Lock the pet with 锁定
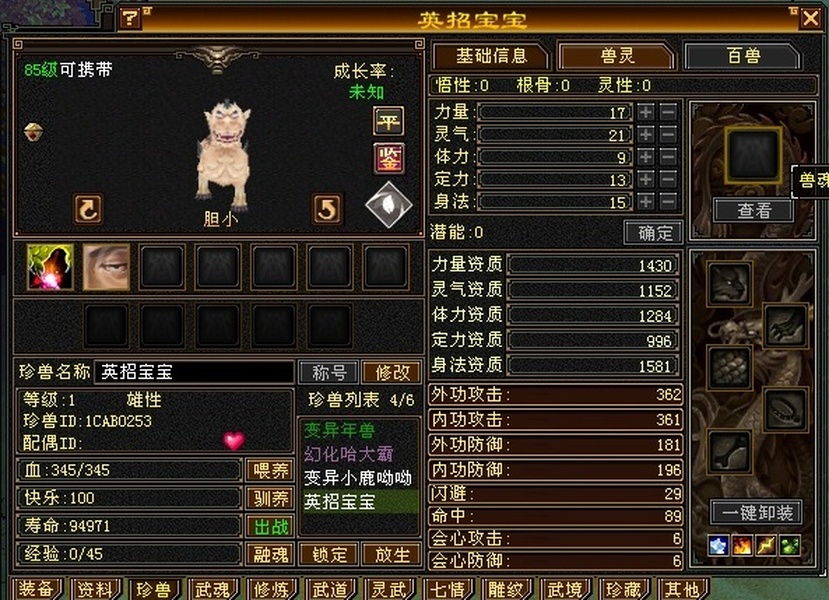 pyautogui.click(x=330, y=554)
